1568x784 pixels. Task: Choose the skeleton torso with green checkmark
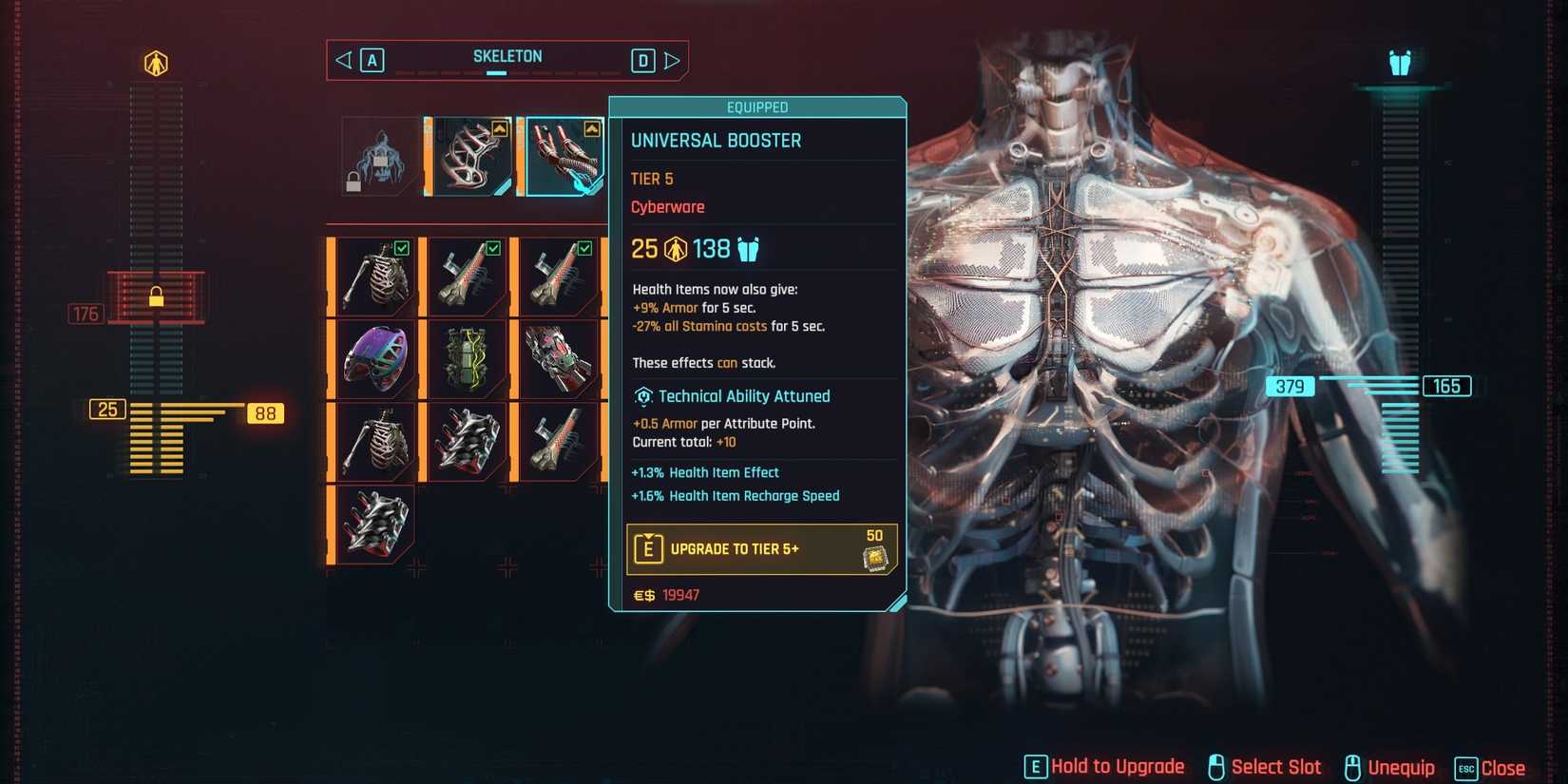[375, 277]
